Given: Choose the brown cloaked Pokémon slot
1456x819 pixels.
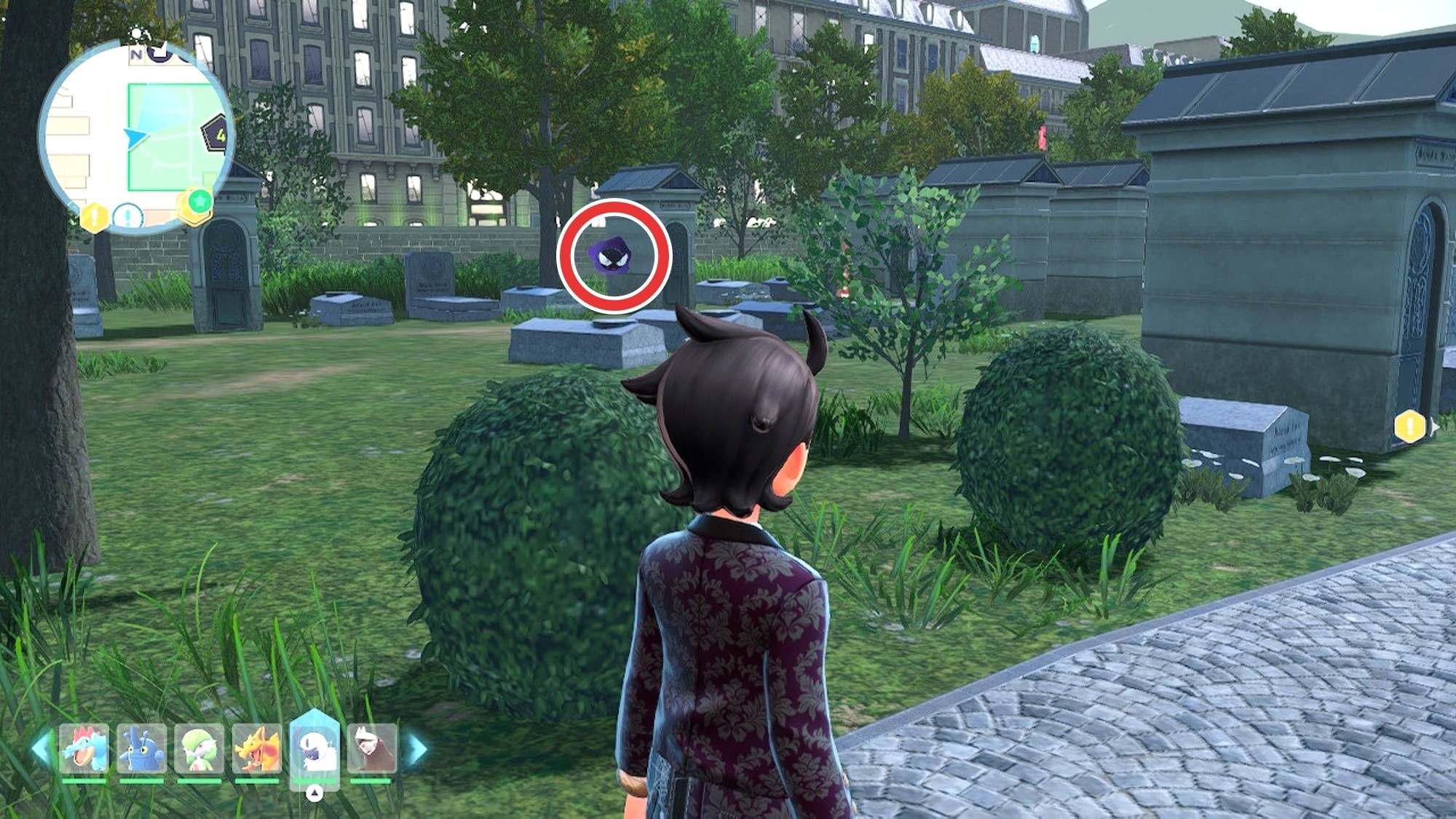Looking at the screenshot, I should [372, 748].
